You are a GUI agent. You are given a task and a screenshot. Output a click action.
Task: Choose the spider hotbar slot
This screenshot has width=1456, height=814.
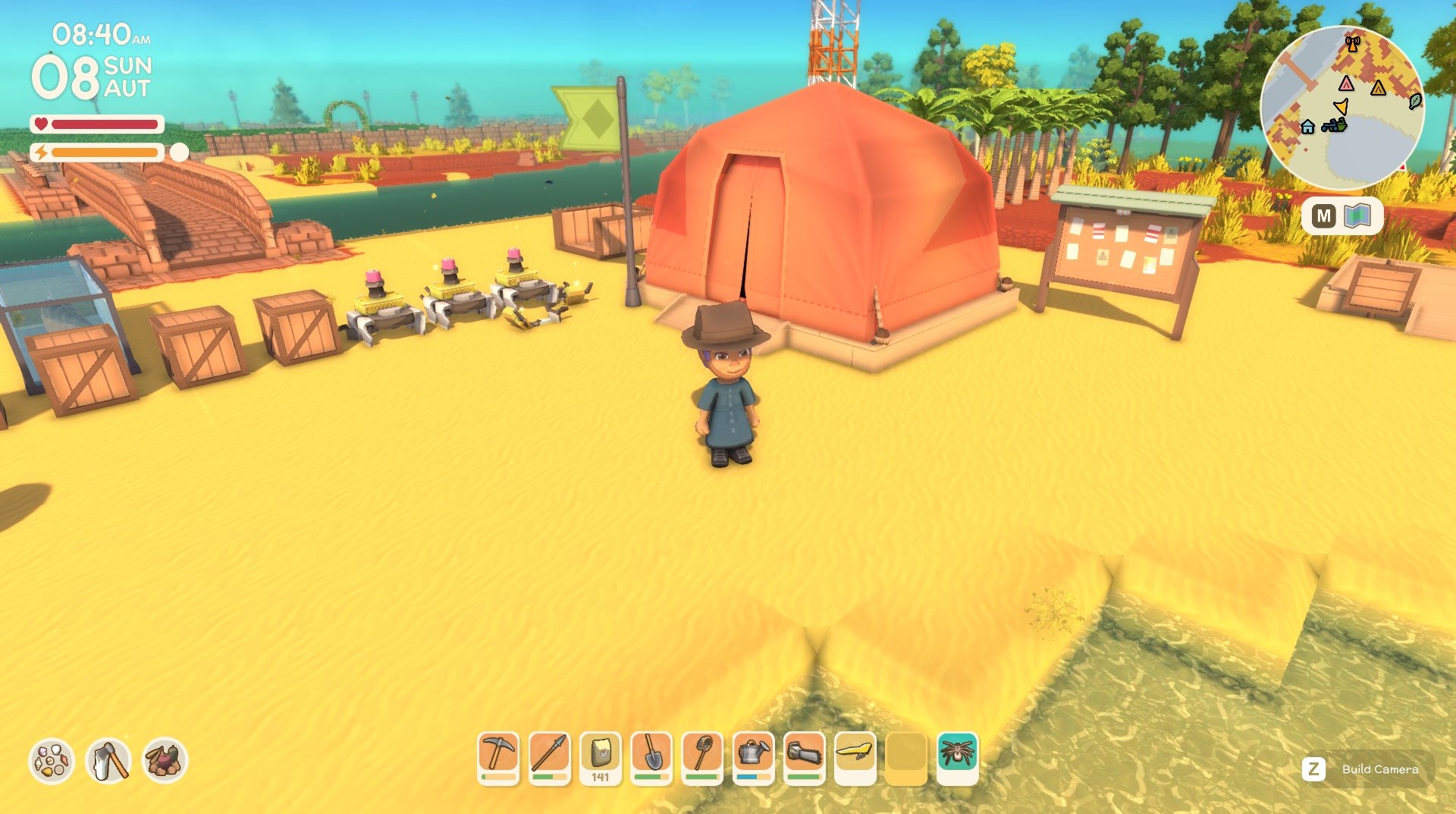(x=957, y=756)
